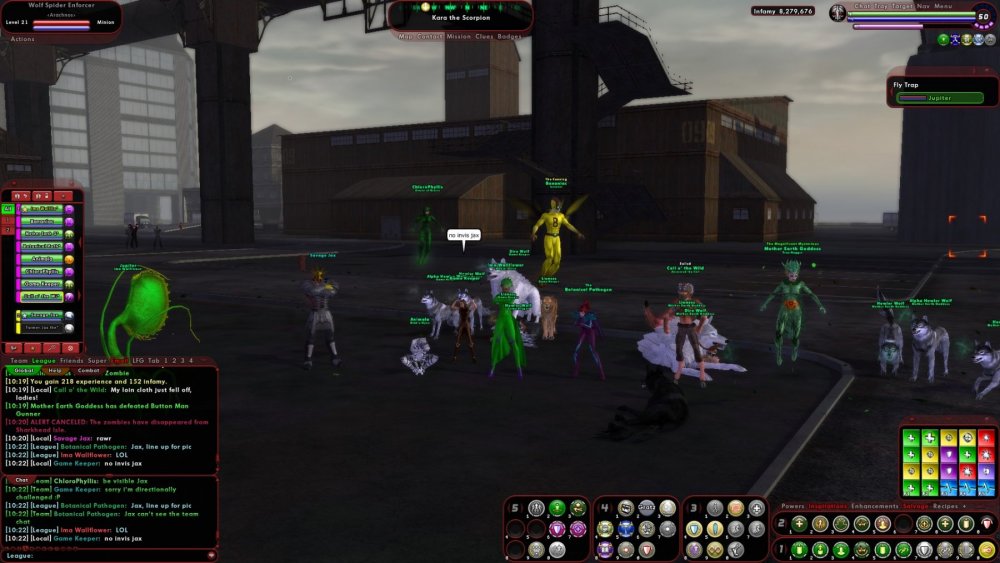Open the Map tab under the compass
Image resolution: width=1000 pixels, height=563 pixels.
pyautogui.click(x=406, y=36)
